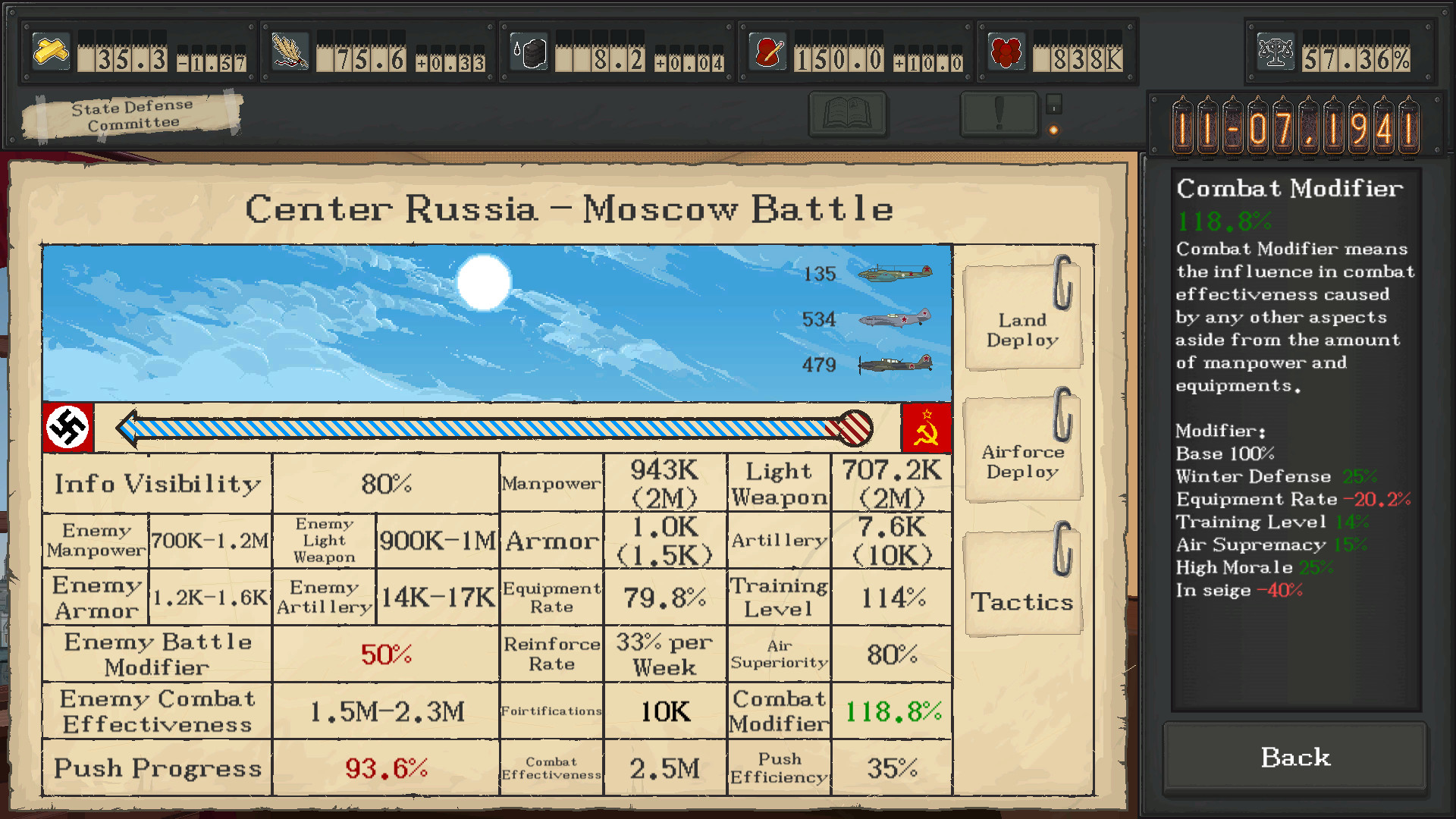Click the orange indicator light under the switch

1055,129
